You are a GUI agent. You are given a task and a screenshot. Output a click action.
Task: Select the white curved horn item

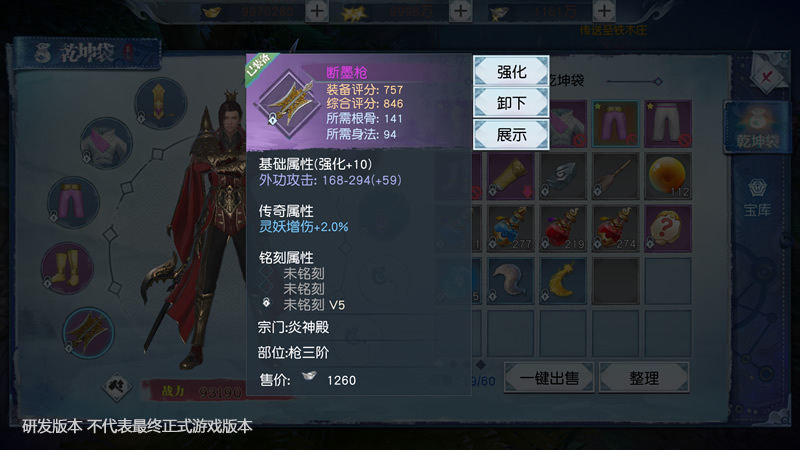[x=512, y=281]
